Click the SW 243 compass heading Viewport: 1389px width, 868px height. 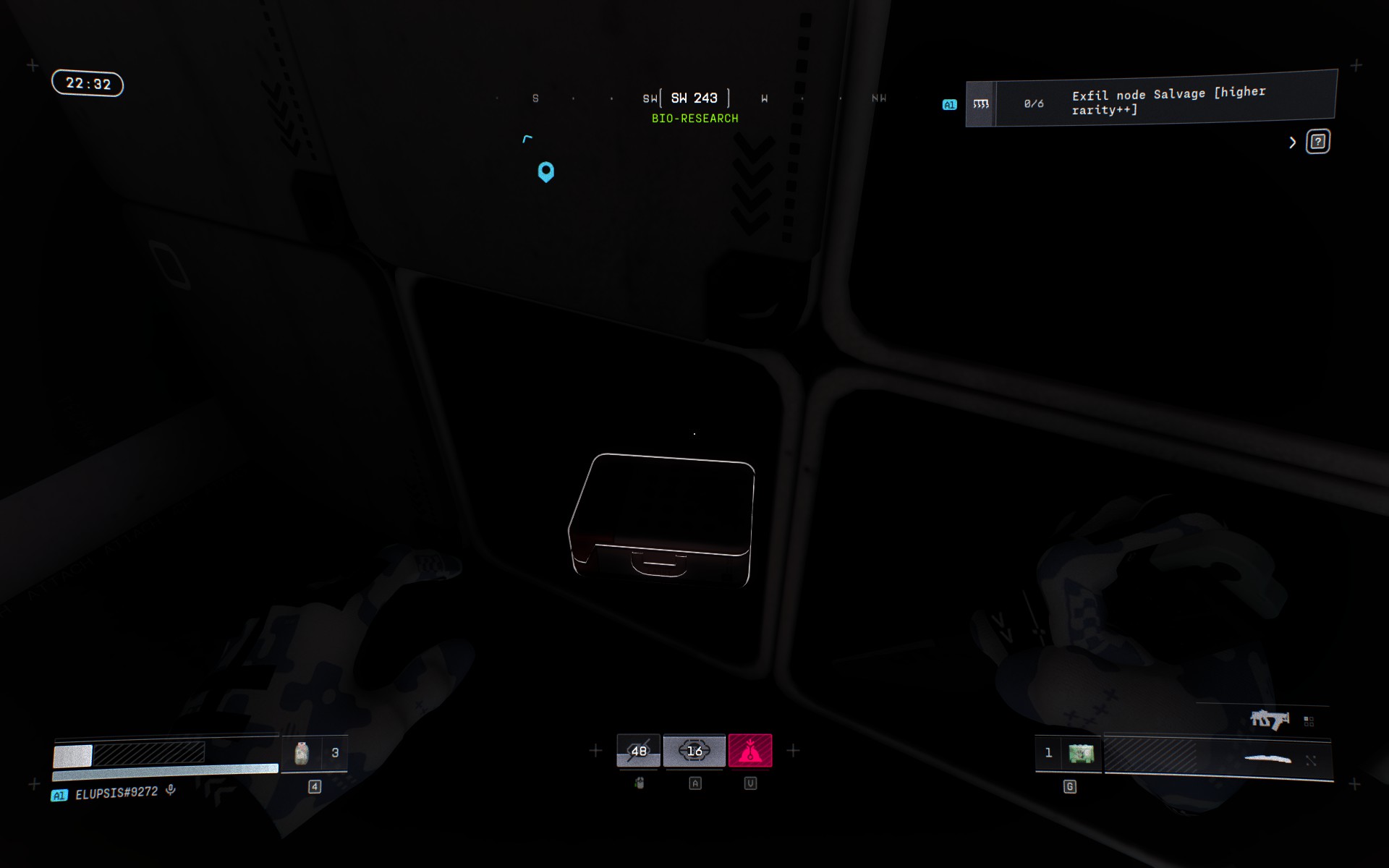[x=694, y=98]
